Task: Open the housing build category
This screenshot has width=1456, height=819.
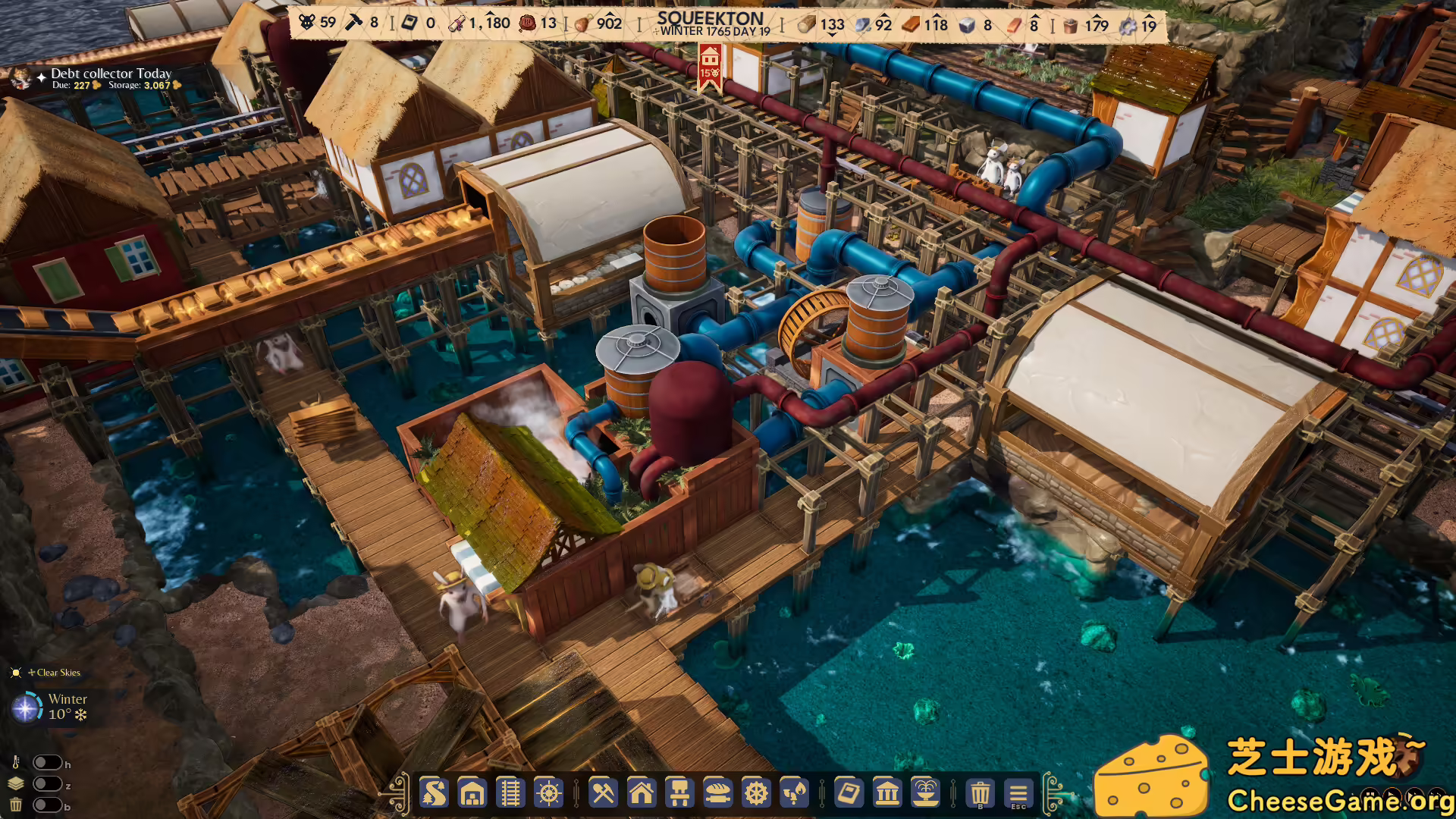Action: click(641, 793)
